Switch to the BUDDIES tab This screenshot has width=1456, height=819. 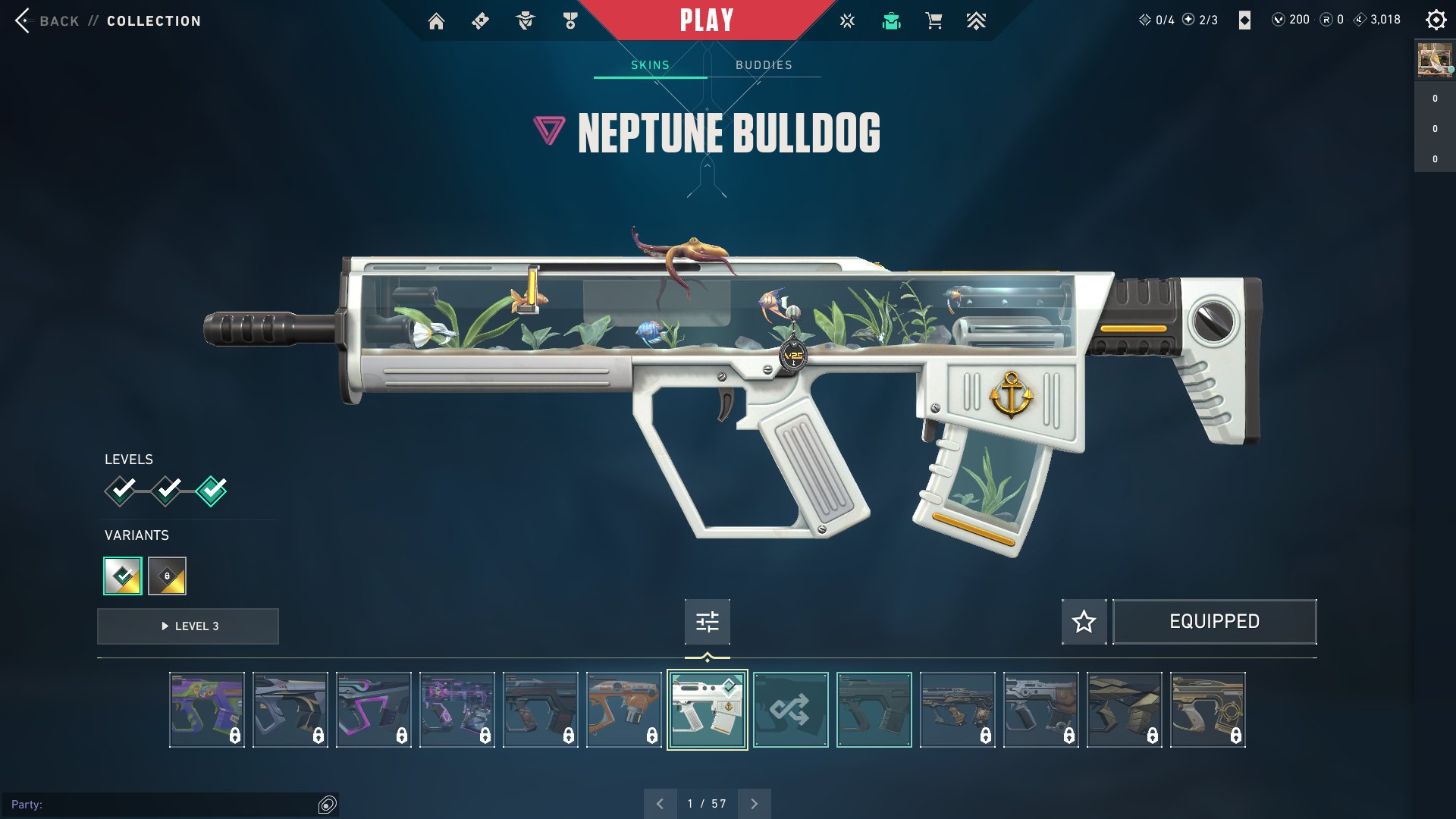[763, 64]
